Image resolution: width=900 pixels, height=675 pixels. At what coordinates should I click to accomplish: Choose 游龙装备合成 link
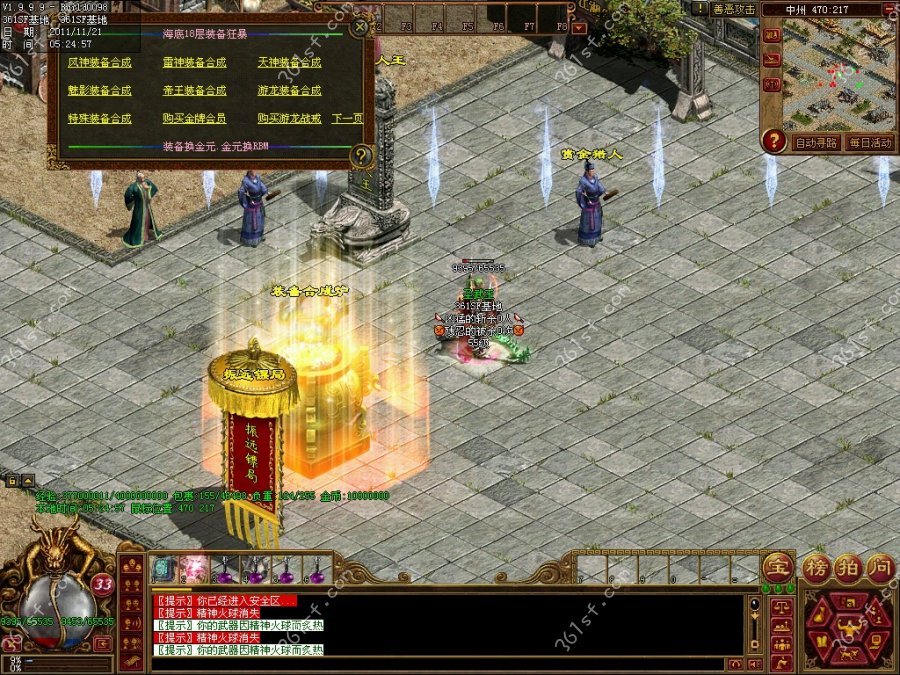click(289, 90)
